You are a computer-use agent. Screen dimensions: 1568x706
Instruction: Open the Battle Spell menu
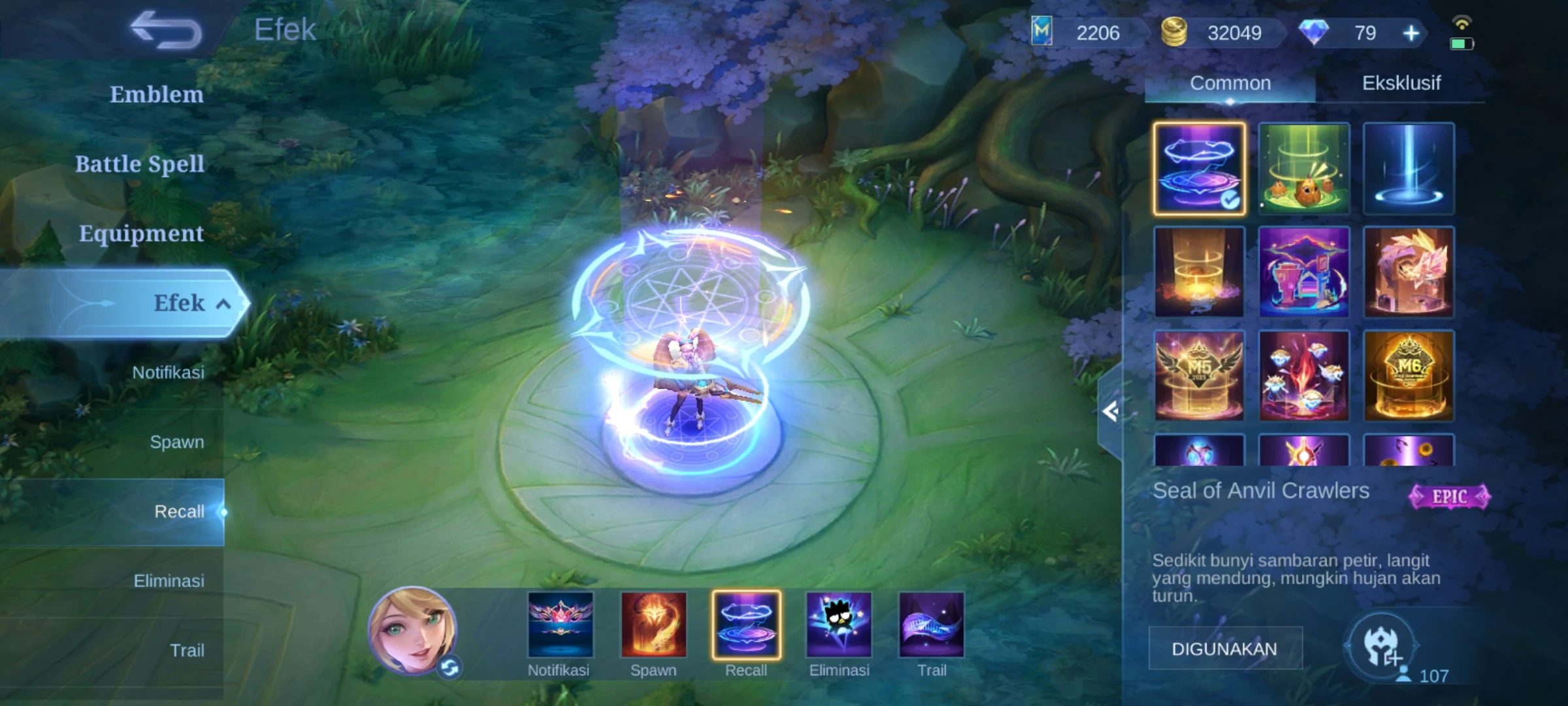(x=139, y=164)
